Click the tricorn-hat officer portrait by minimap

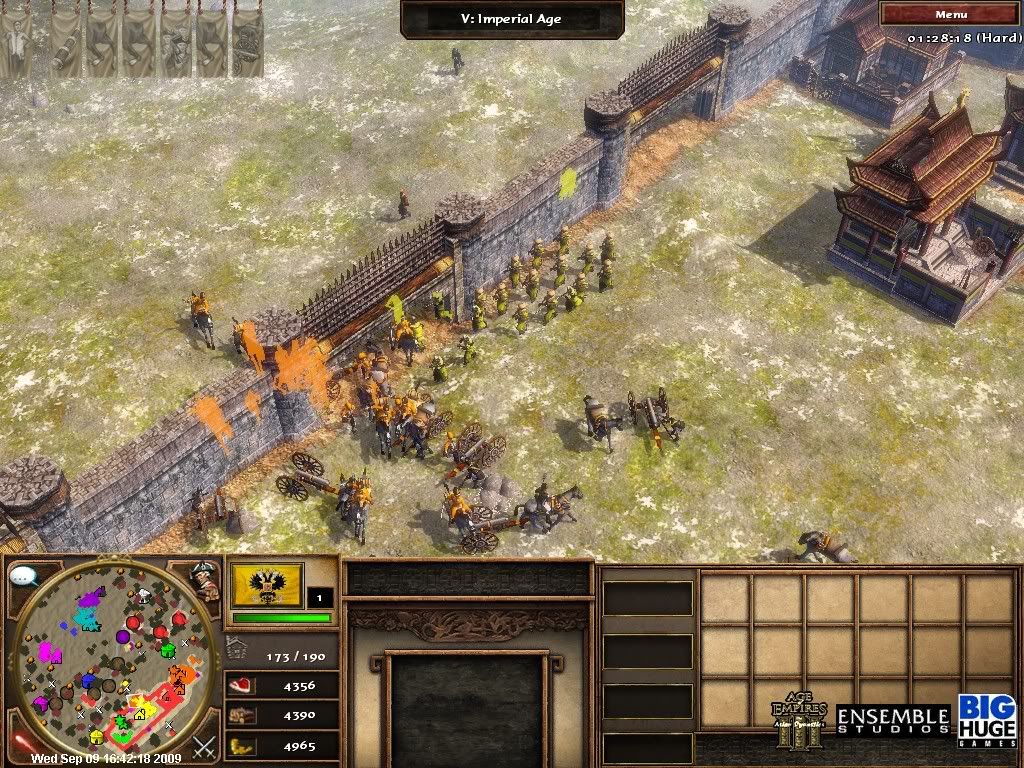tap(206, 579)
